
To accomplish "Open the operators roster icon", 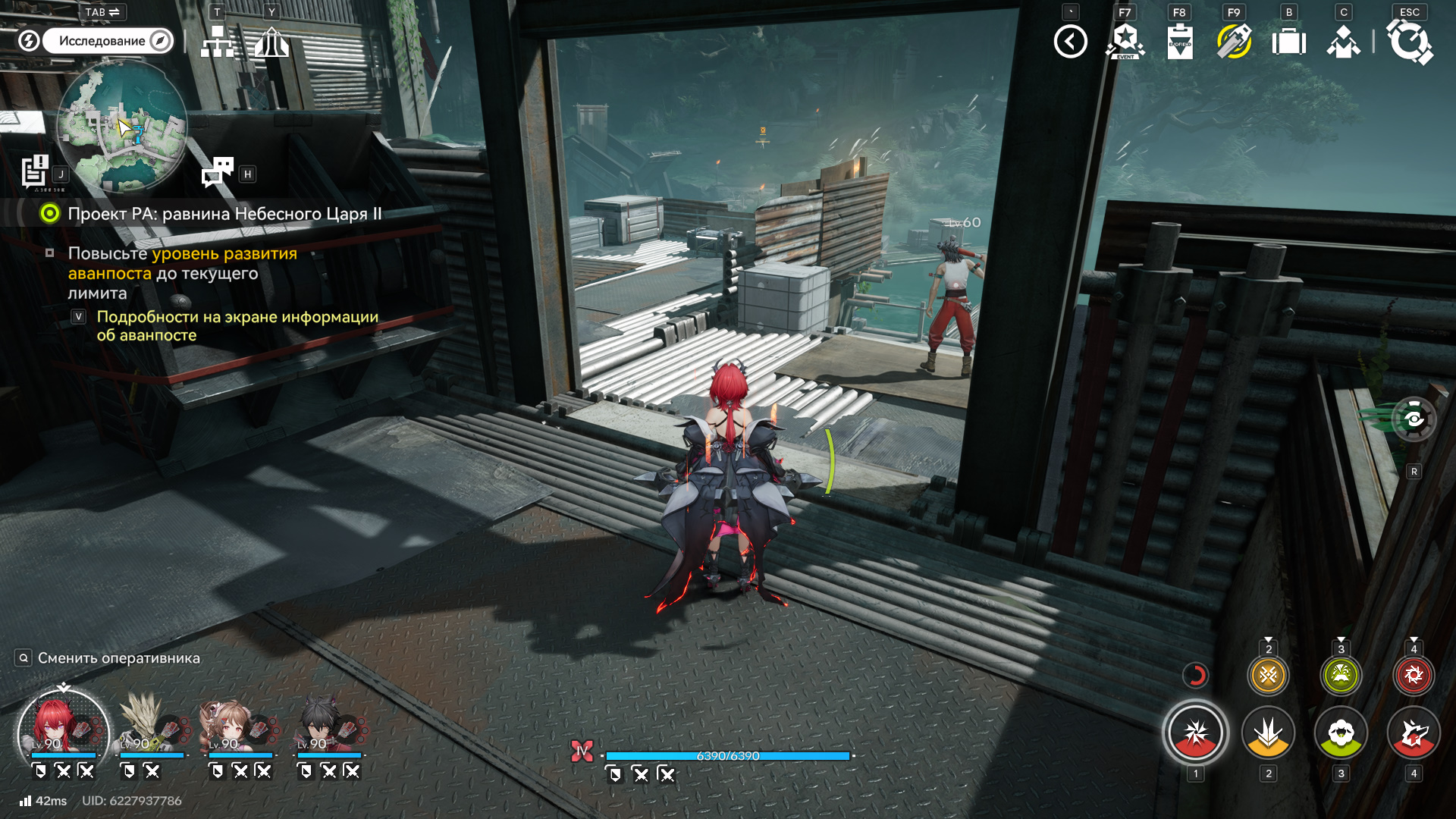I will tap(1343, 42).
